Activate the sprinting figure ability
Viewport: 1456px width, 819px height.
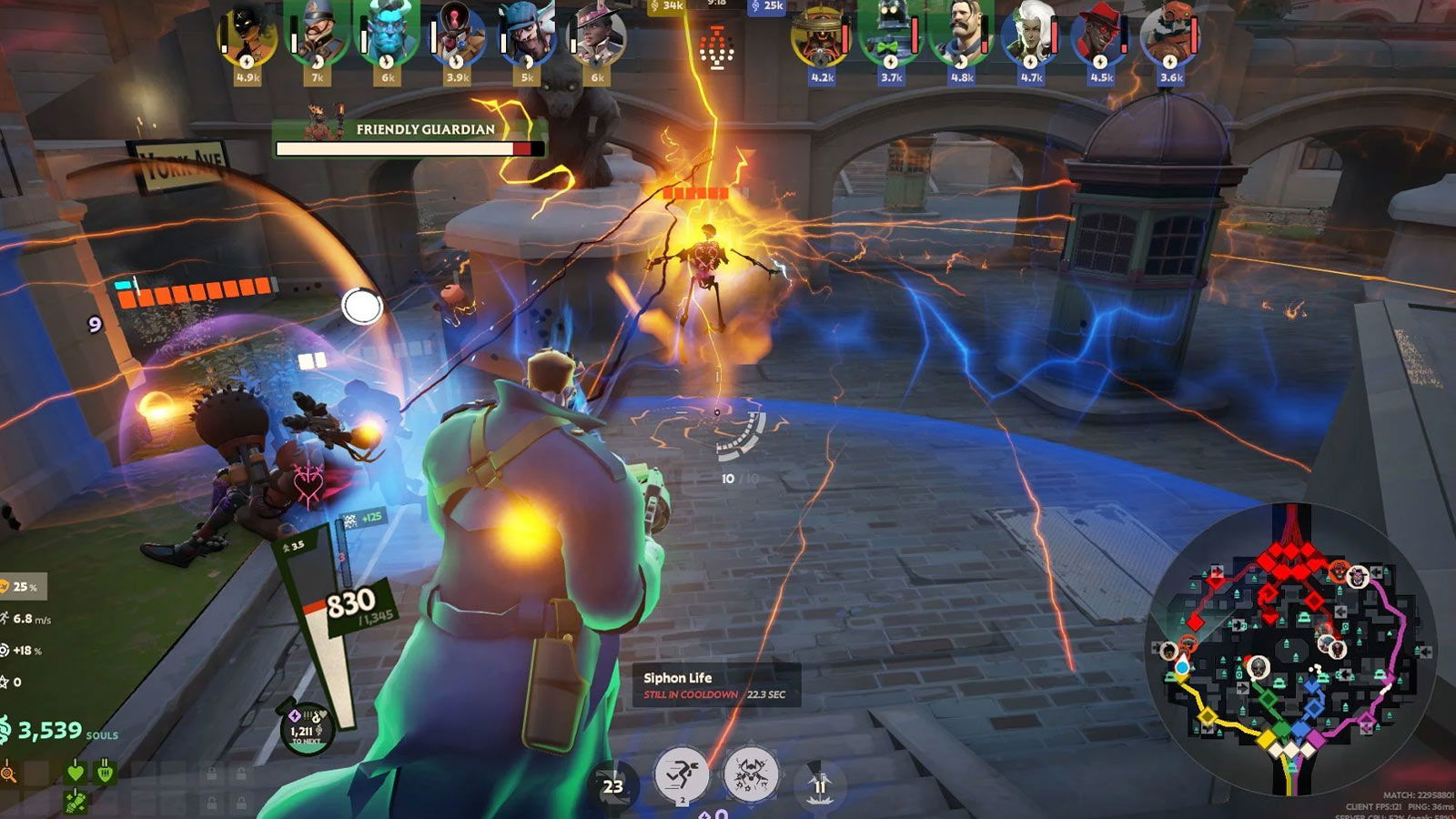[x=682, y=775]
